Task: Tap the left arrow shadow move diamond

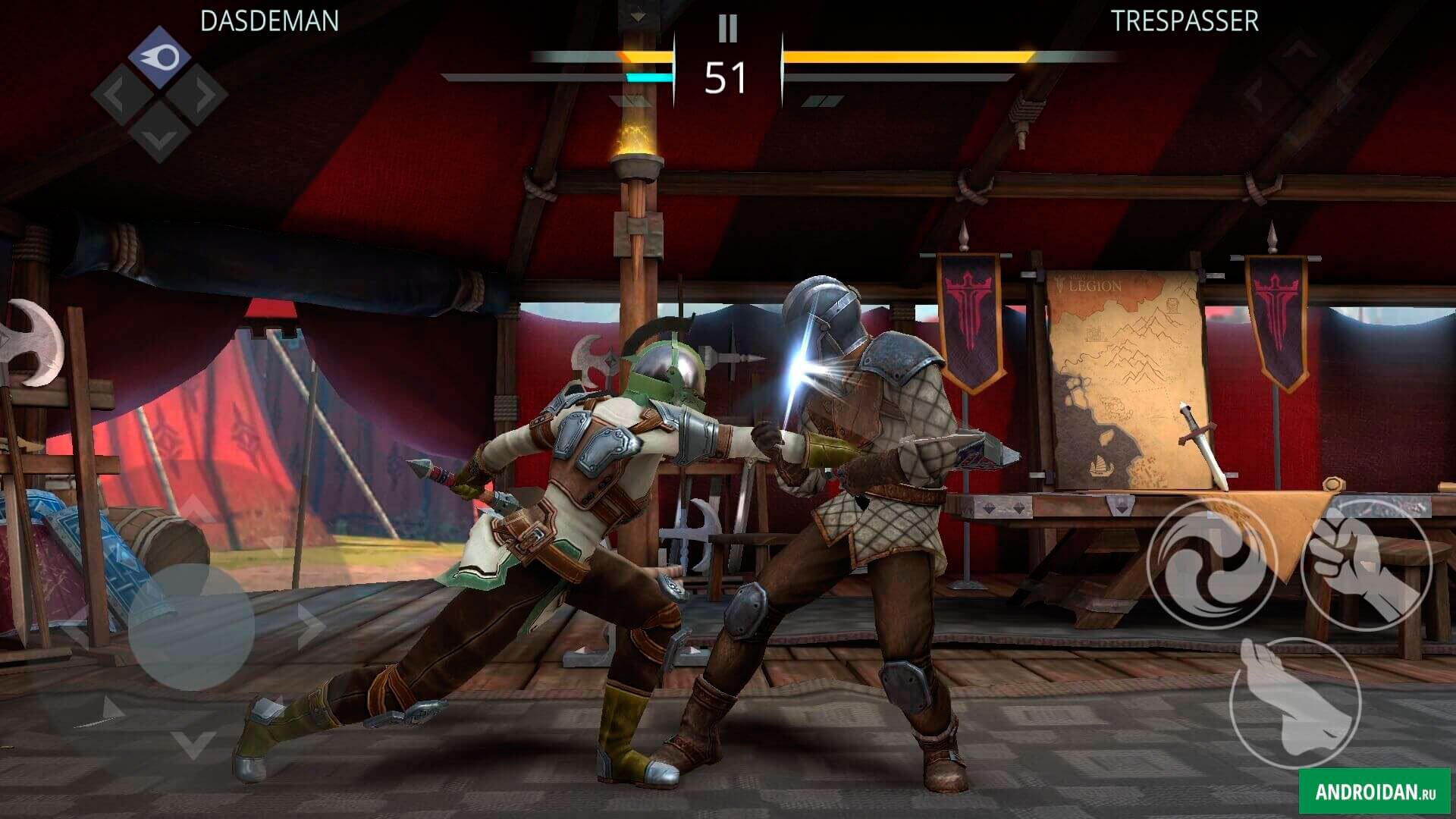Action: click(x=121, y=96)
